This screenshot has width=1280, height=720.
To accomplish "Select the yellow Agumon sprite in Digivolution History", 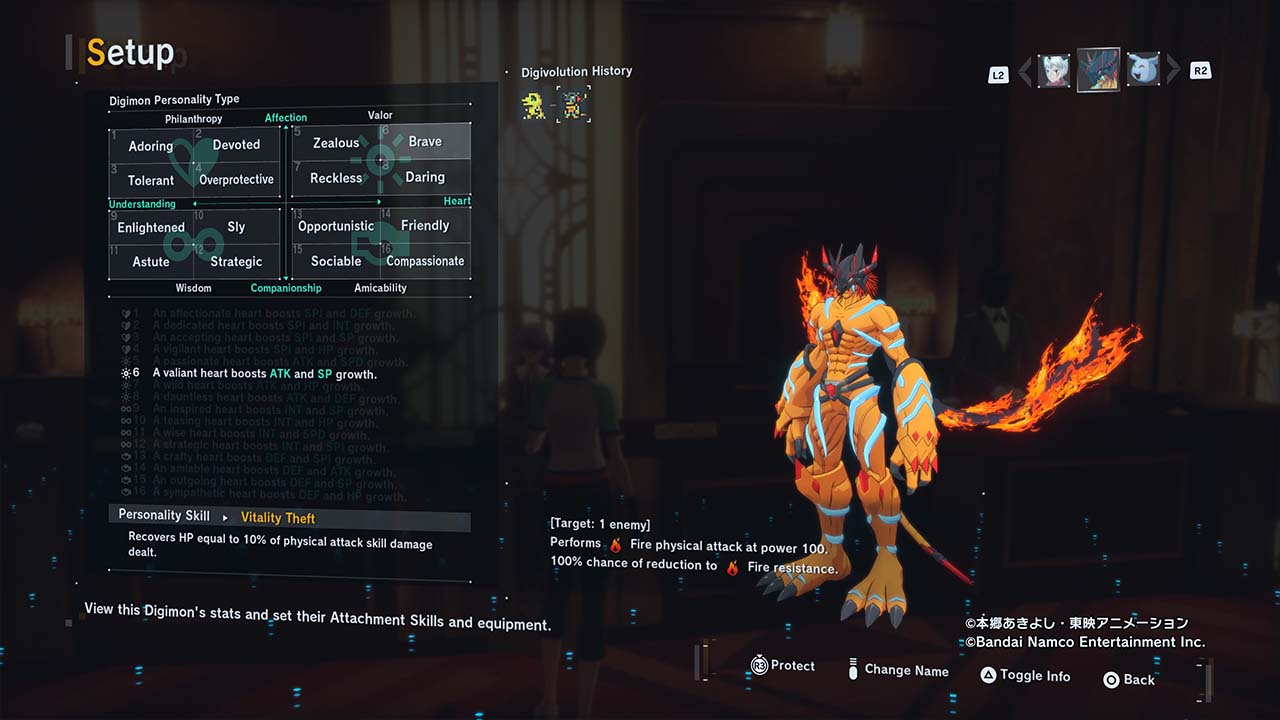I will [535, 104].
